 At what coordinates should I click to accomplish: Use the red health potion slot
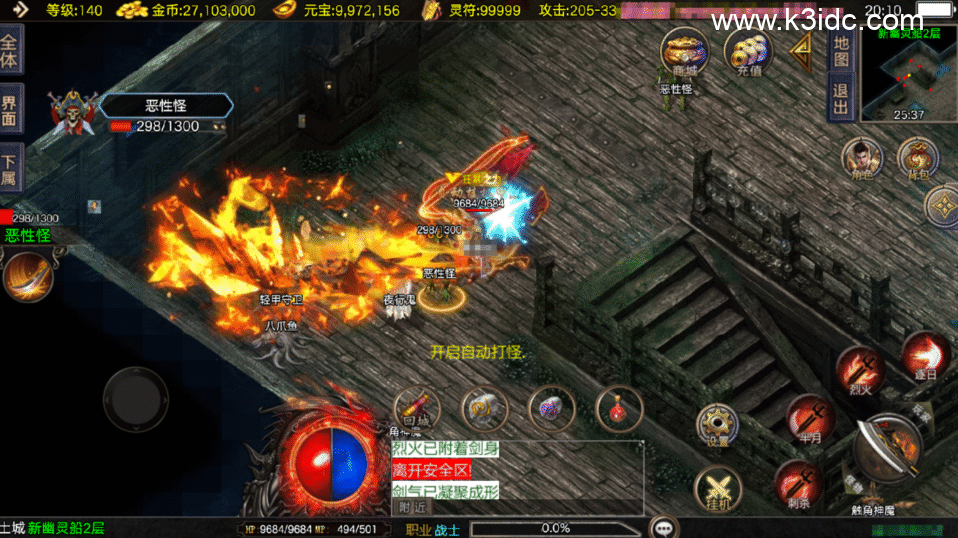(x=618, y=408)
